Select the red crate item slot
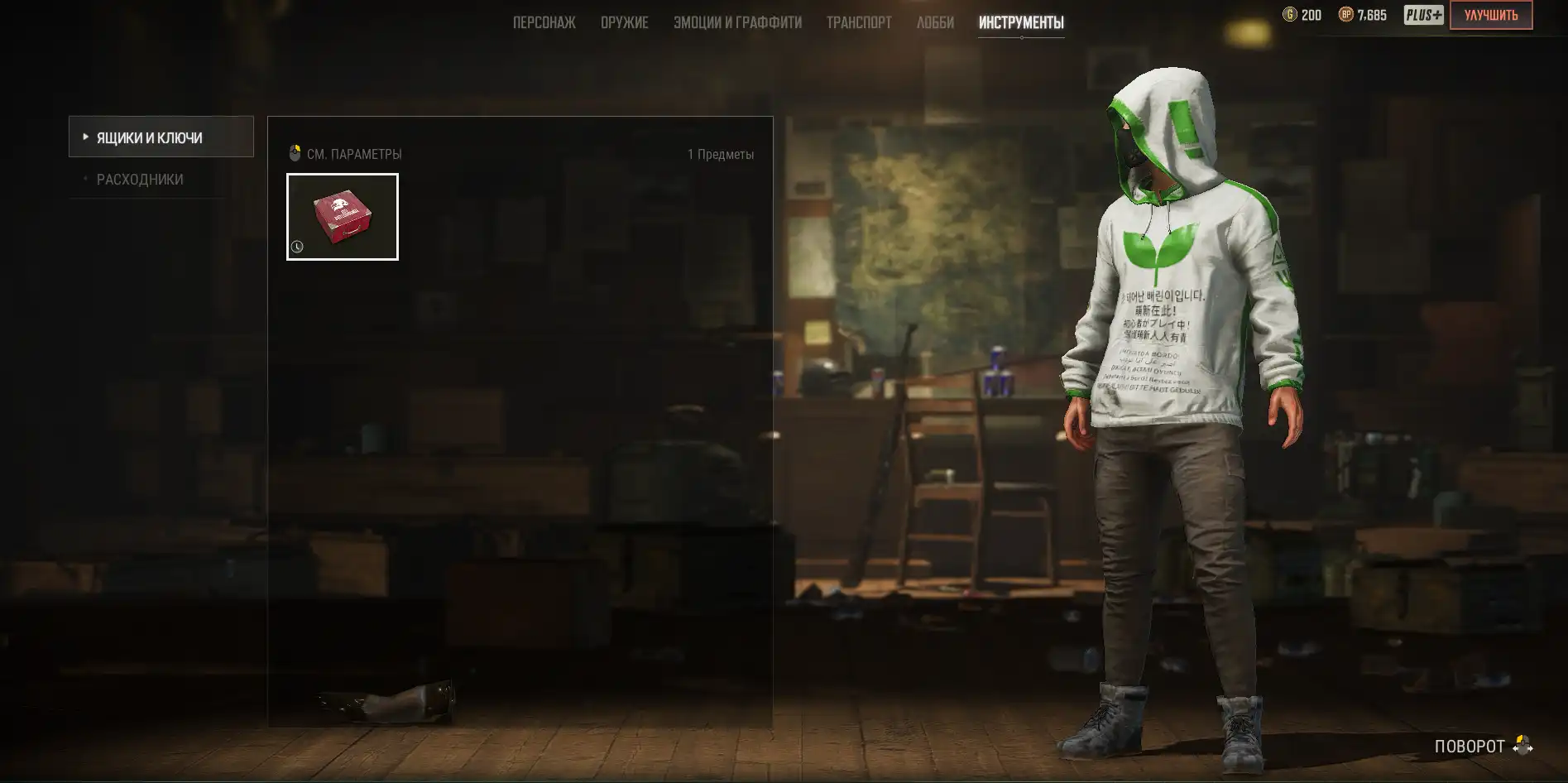Image resolution: width=1568 pixels, height=783 pixels. click(x=343, y=217)
